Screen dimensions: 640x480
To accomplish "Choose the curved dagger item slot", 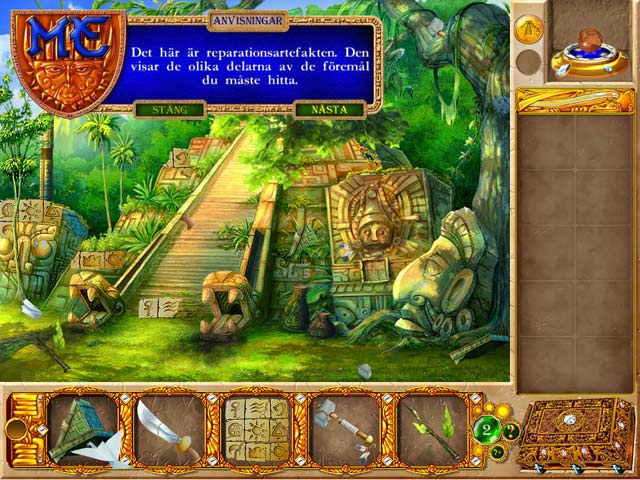I will point(169,429).
